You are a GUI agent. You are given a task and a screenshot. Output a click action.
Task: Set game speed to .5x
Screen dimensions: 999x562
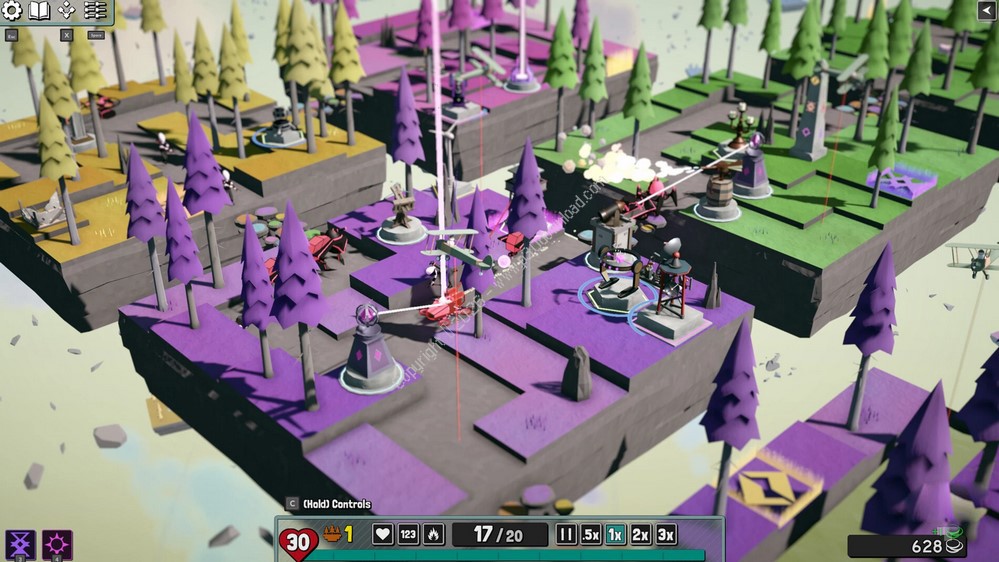[591, 534]
